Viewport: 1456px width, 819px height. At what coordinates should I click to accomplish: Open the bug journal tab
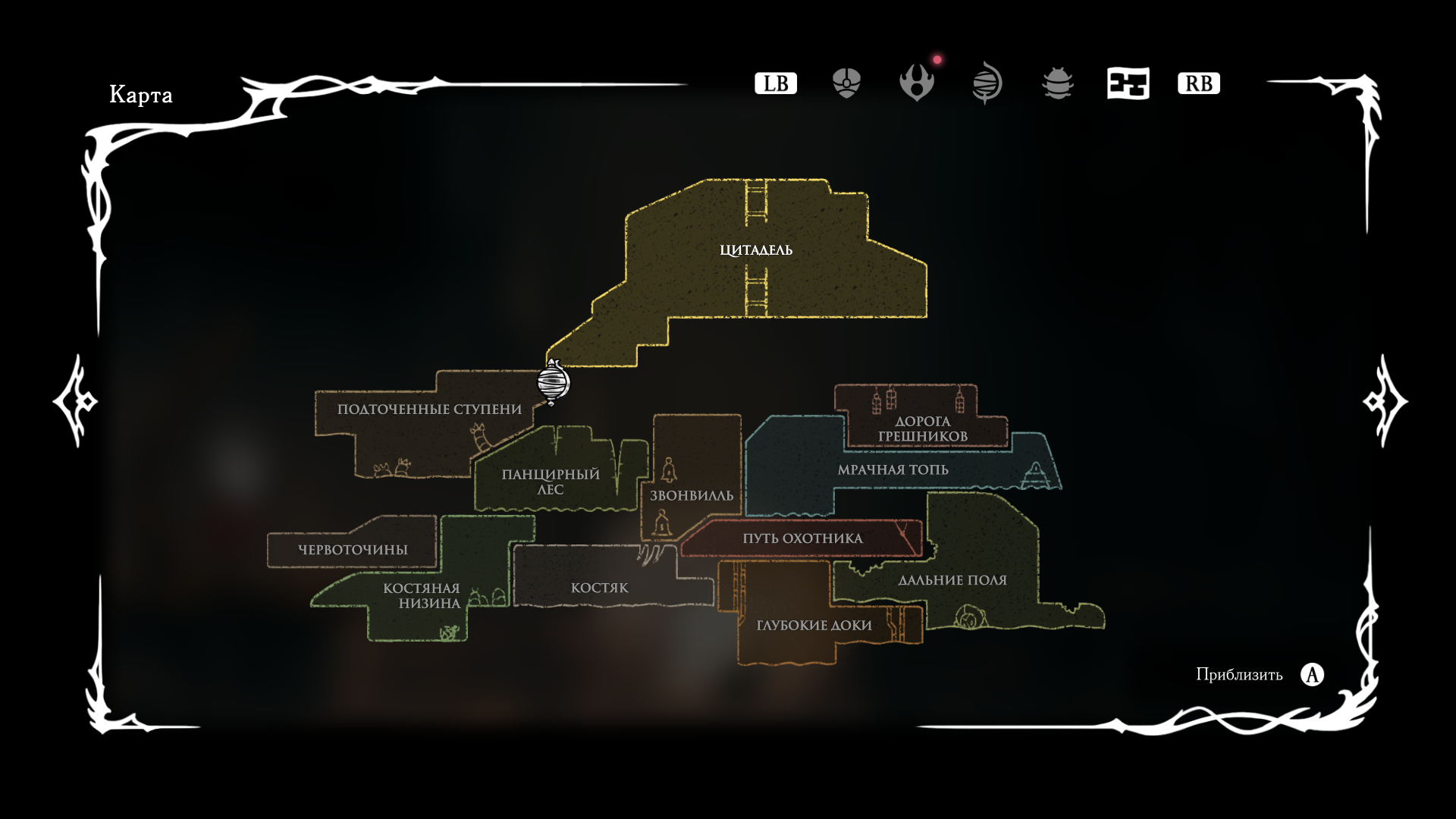pyautogui.click(x=1058, y=83)
